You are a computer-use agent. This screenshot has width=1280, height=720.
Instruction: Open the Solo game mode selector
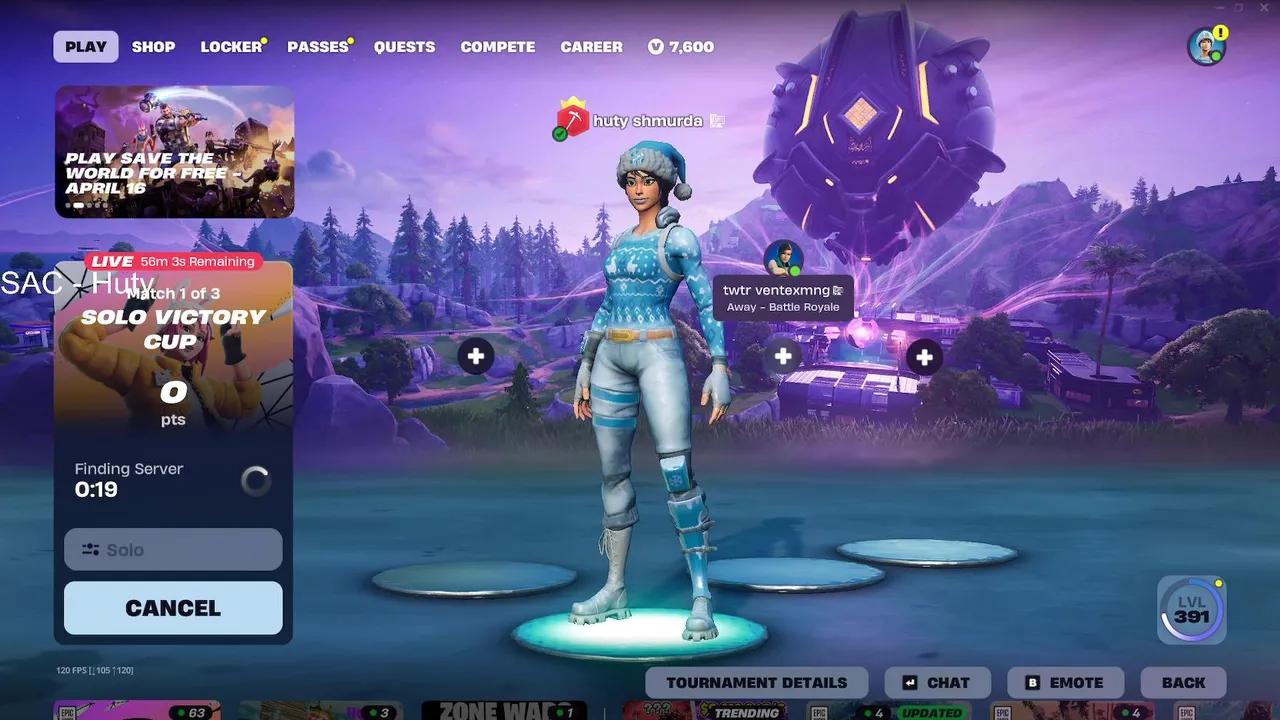pos(172,549)
